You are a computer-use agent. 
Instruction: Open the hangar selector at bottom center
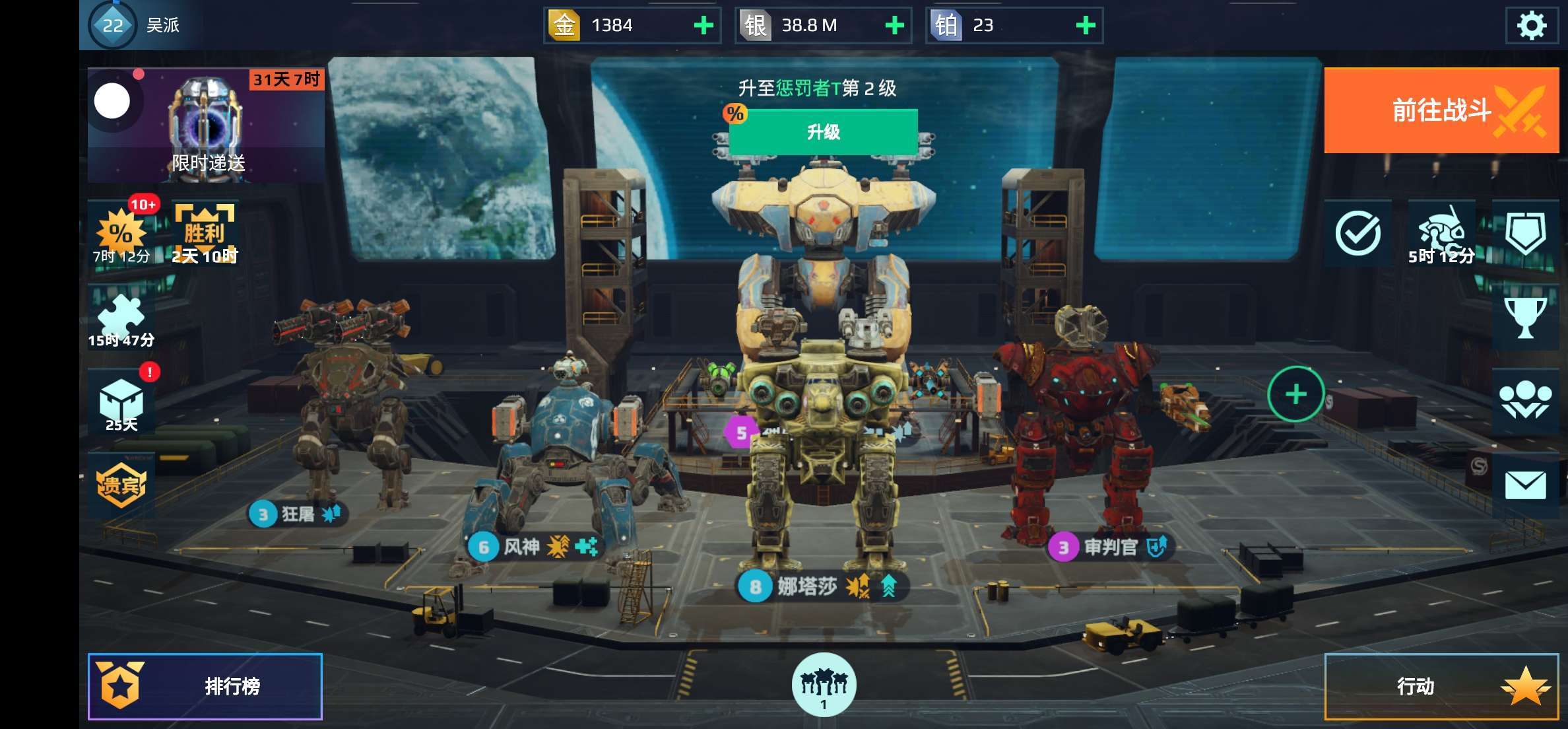[824, 685]
